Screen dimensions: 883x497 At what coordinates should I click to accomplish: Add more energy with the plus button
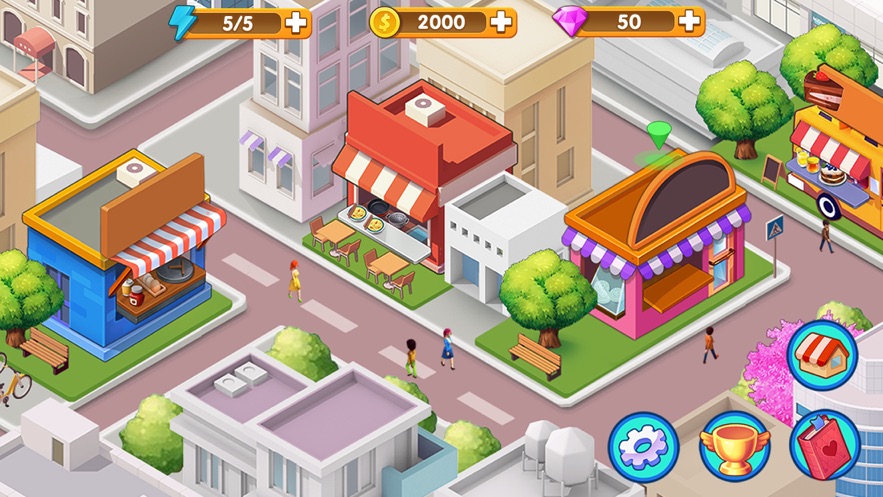[296, 23]
